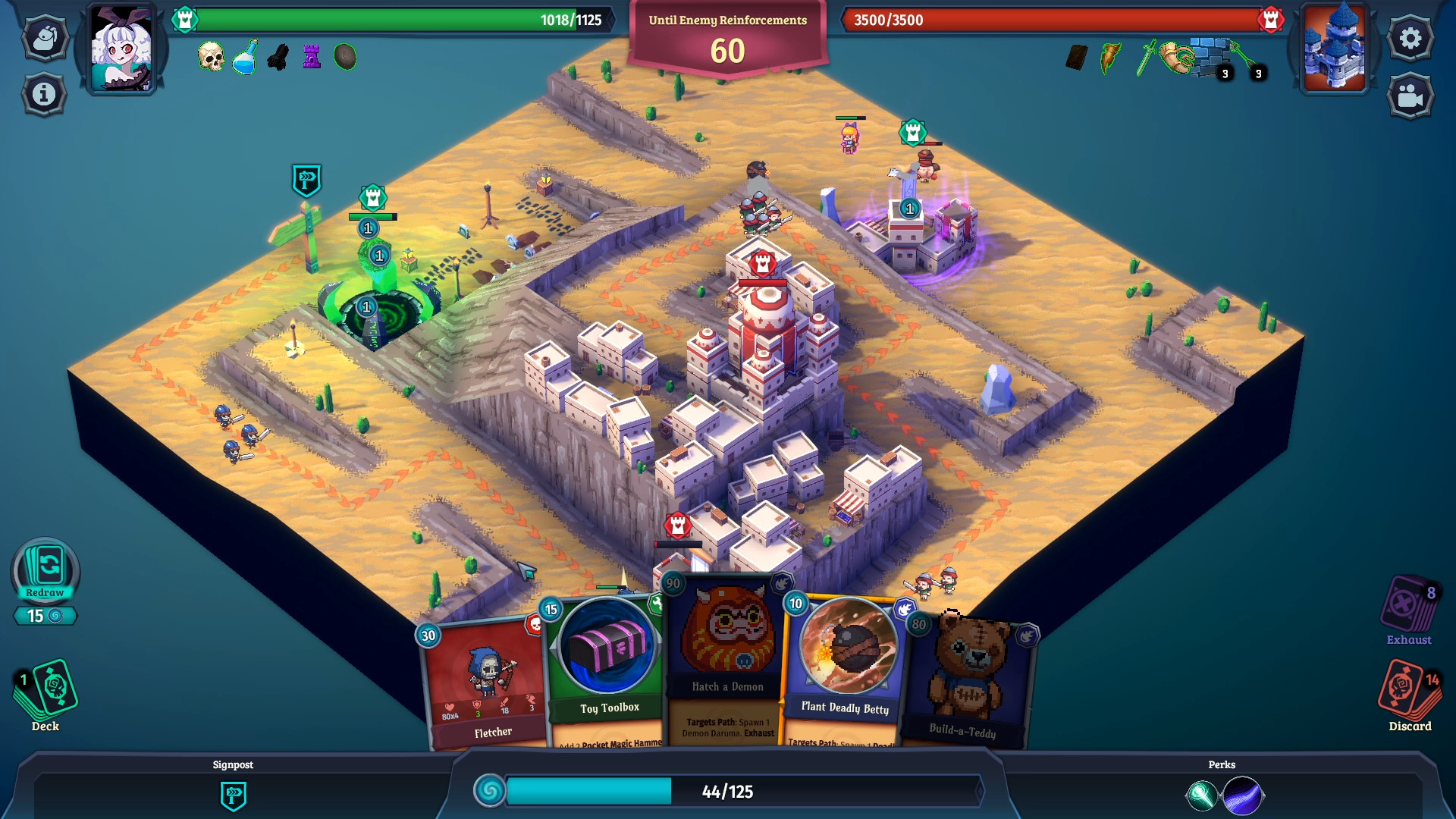Select the Toy Toolbox card
This screenshot has height=819, width=1456.
pos(607,667)
